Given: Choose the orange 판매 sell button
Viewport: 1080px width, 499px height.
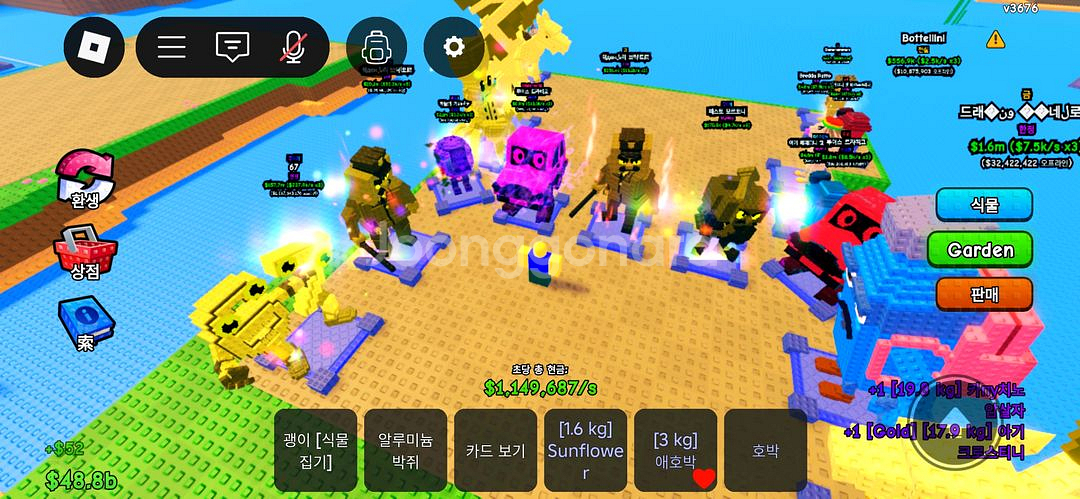Looking at the screenshot, I should tap(984, 294).
